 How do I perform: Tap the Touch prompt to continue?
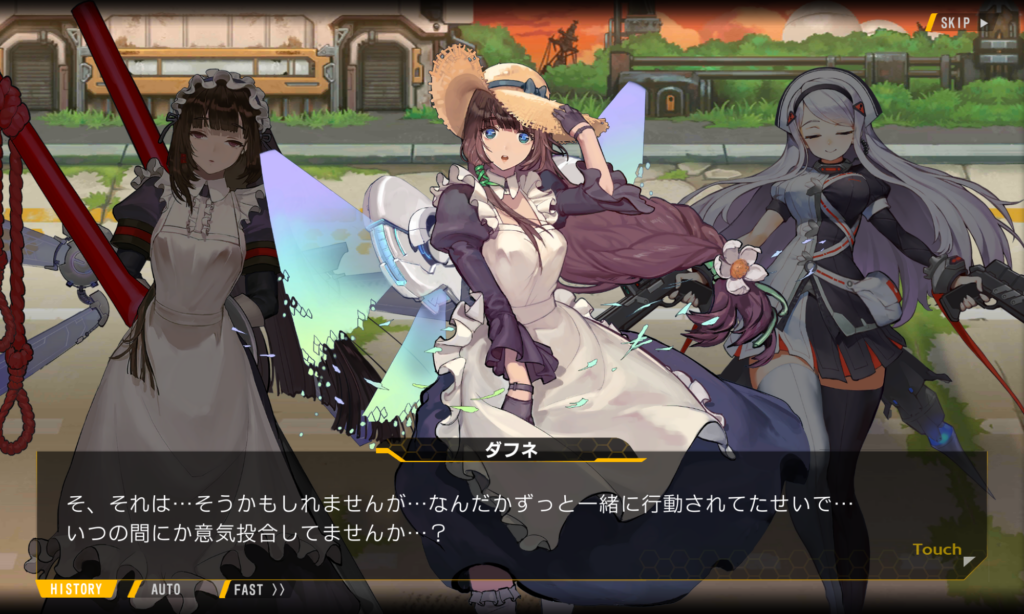pyautogui.click(x=938, y=550)
